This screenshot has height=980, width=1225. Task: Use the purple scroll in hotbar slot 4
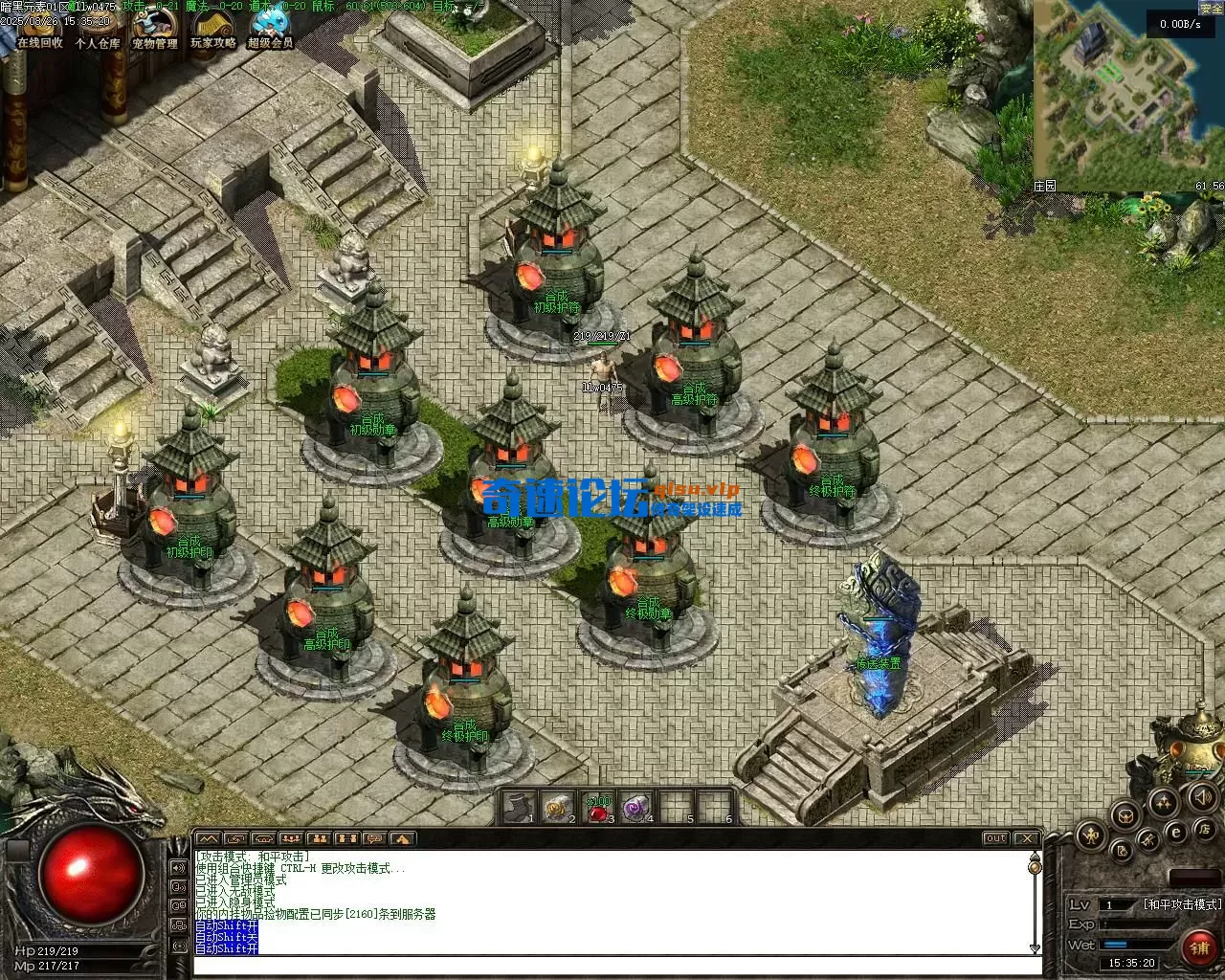point(635,809)
